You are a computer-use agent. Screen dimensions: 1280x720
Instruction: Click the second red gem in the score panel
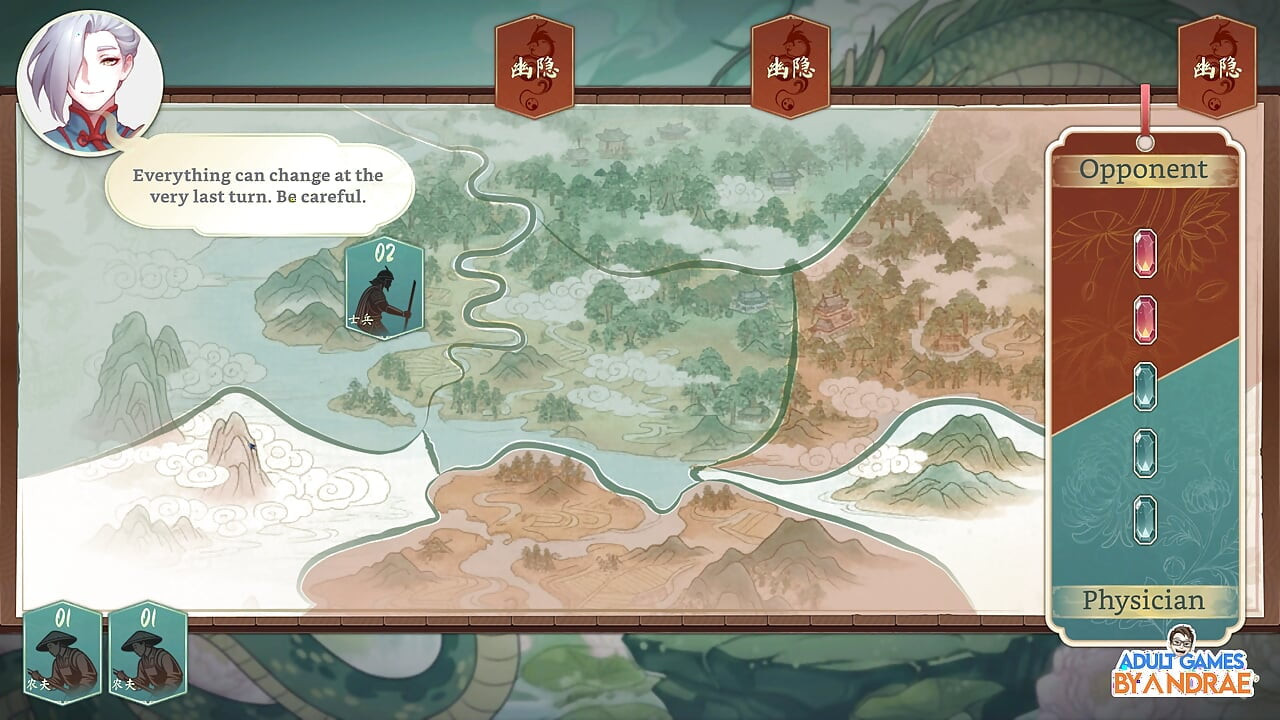click(1144, 318)
